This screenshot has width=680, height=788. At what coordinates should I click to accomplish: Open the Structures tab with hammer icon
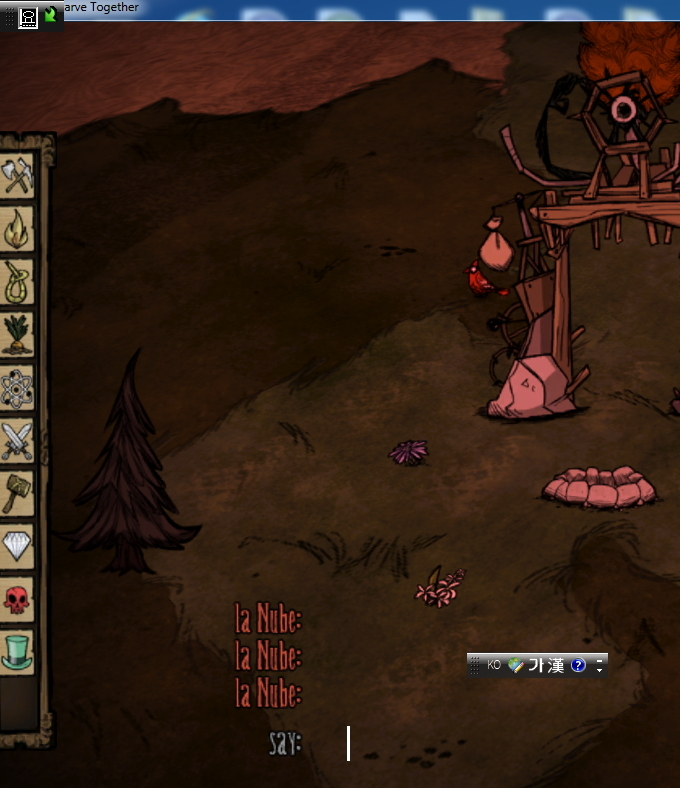click(17, 494)
